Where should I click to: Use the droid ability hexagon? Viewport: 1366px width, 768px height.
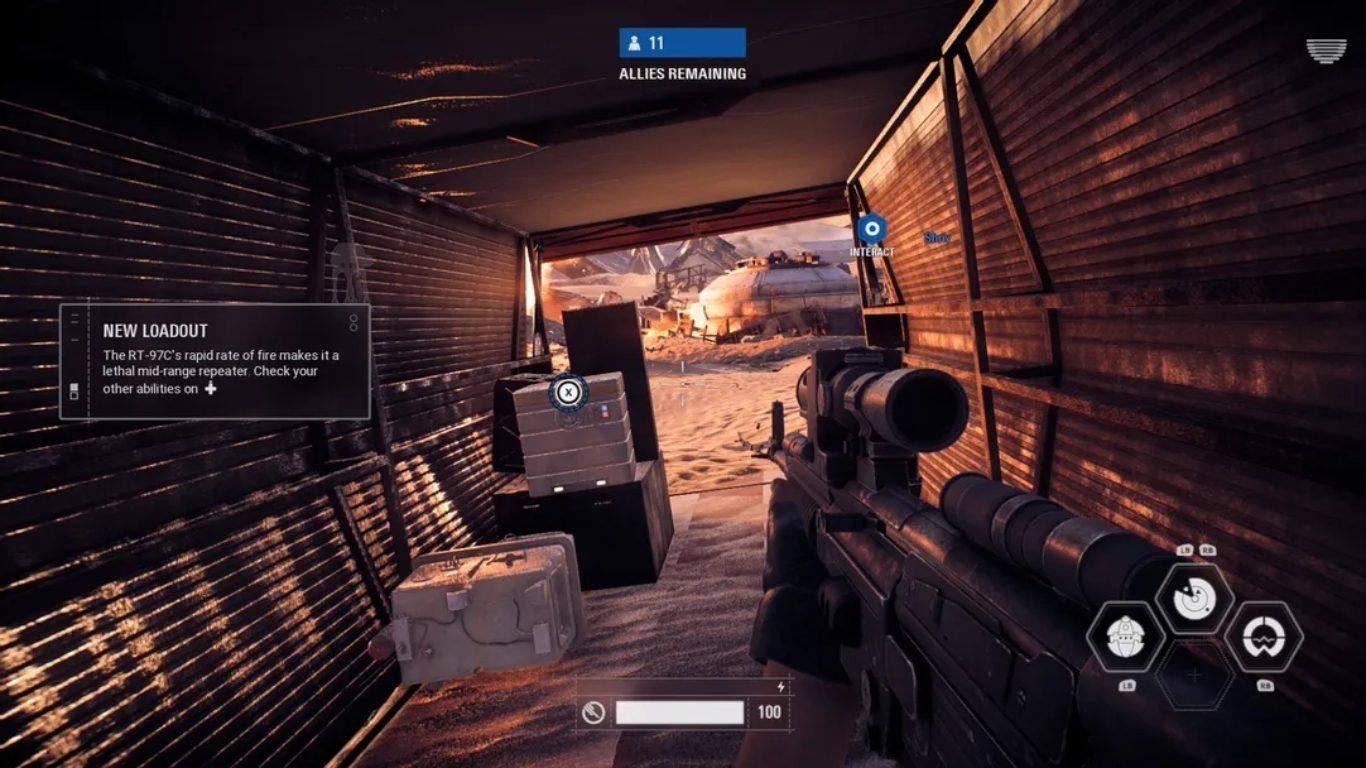click(x=1125, y=637)
